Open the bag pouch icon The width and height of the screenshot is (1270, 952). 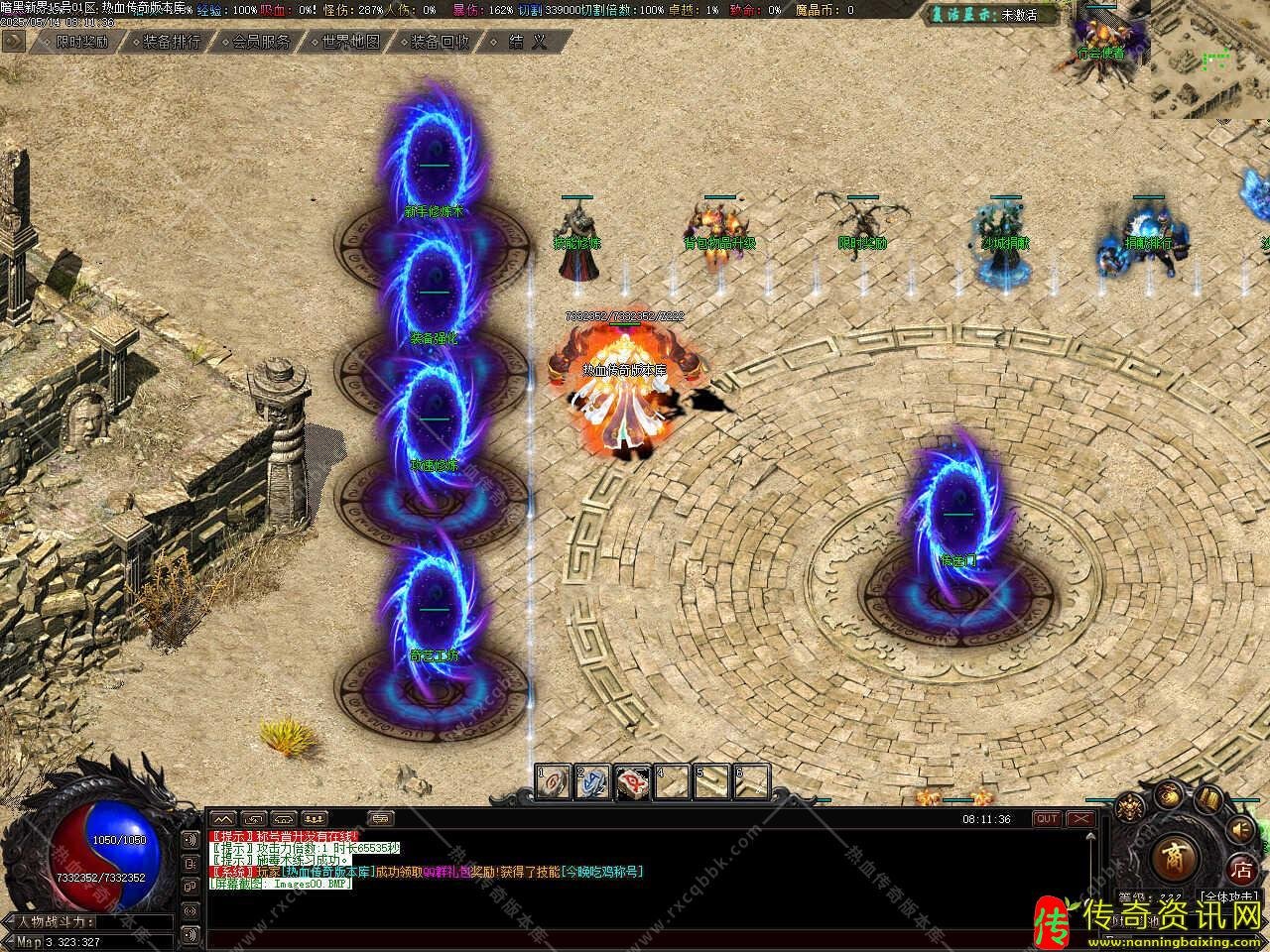[x=1169, y=794]
